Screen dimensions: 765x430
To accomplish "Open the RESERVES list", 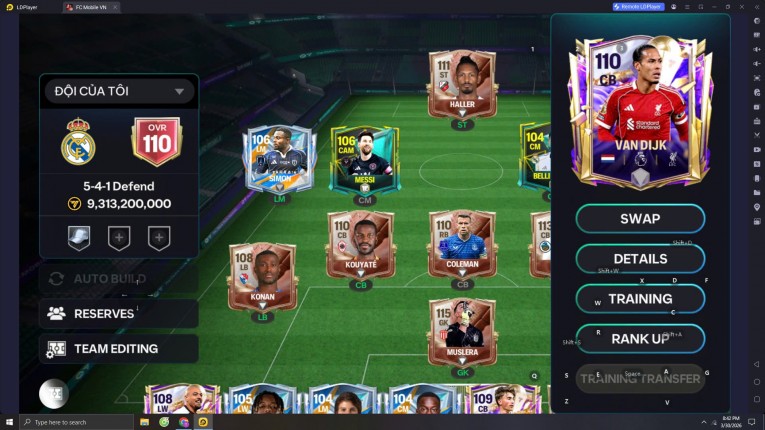I will click(118, 313).
